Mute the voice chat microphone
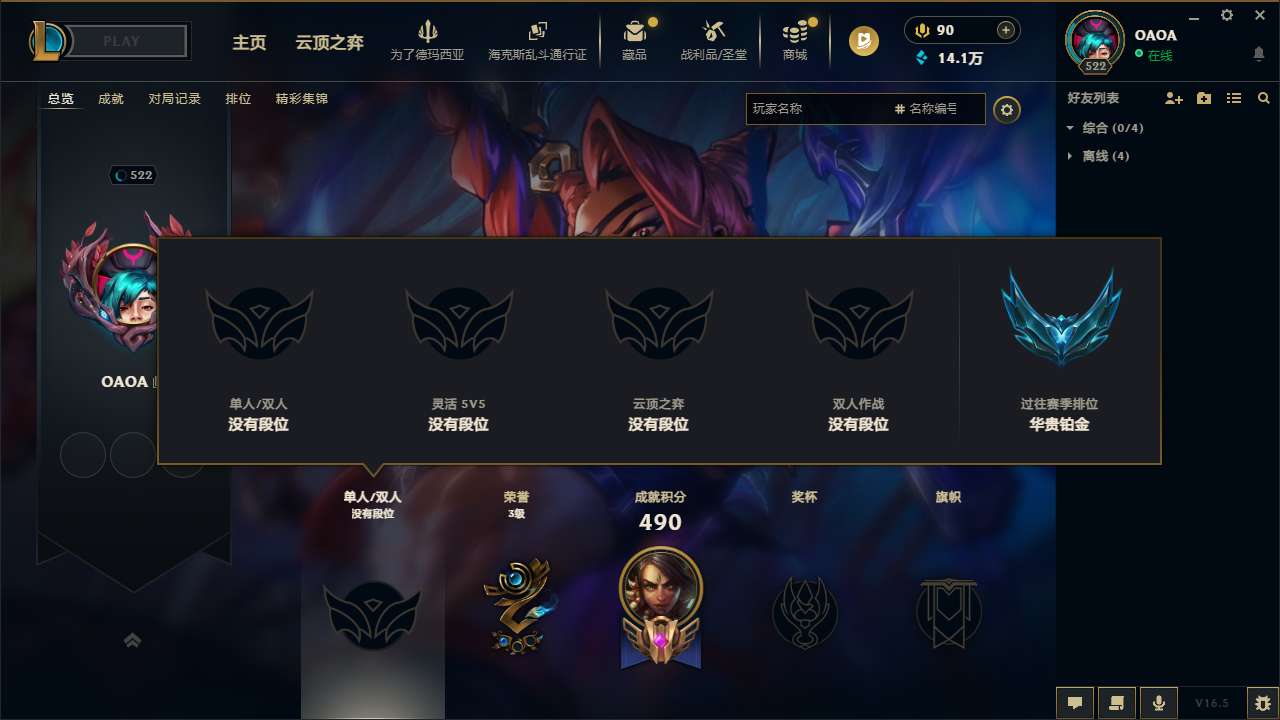The image size is (1280, 720). 1159,703
